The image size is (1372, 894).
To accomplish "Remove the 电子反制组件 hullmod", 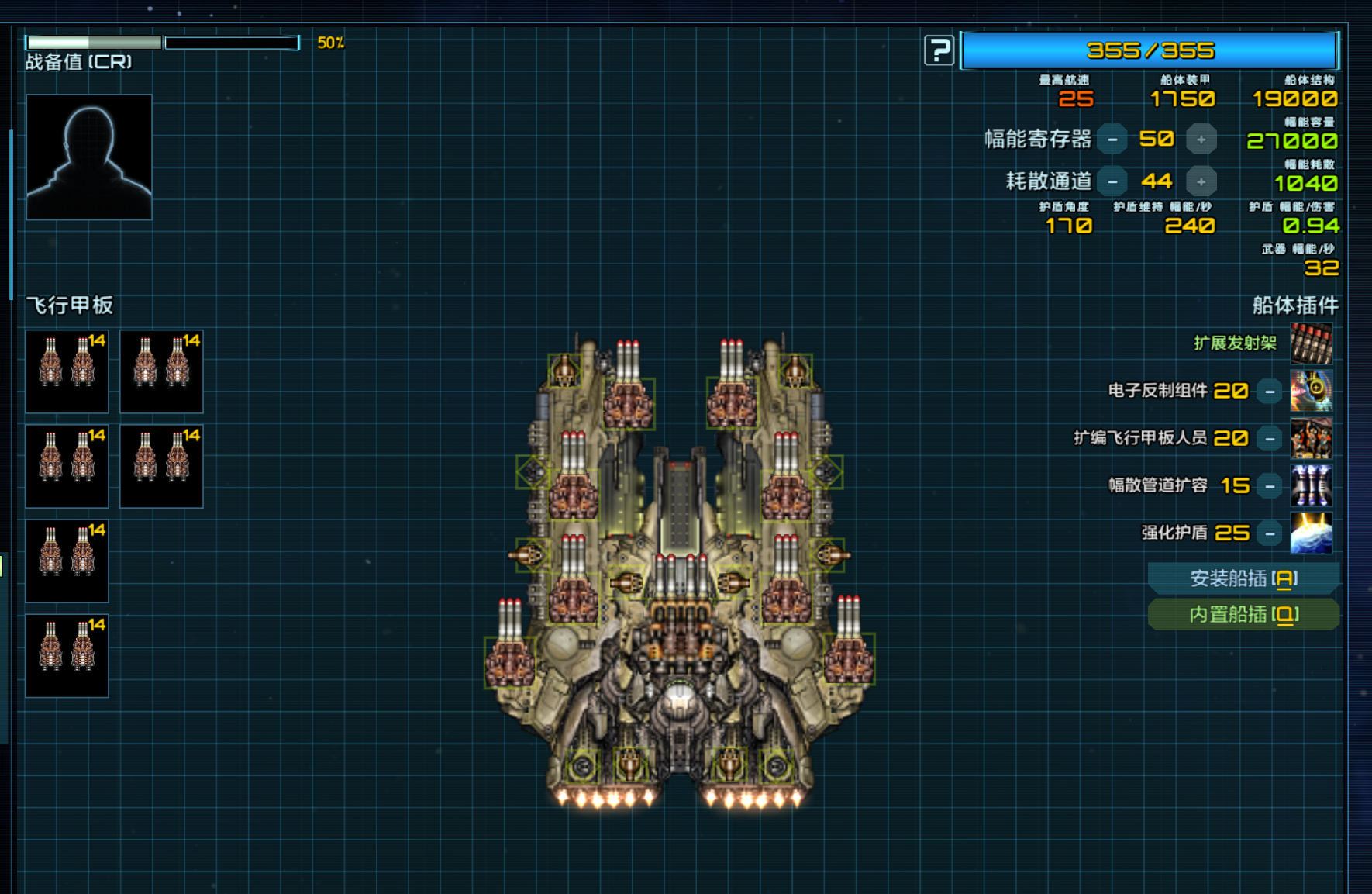I will coord(1270,392).
